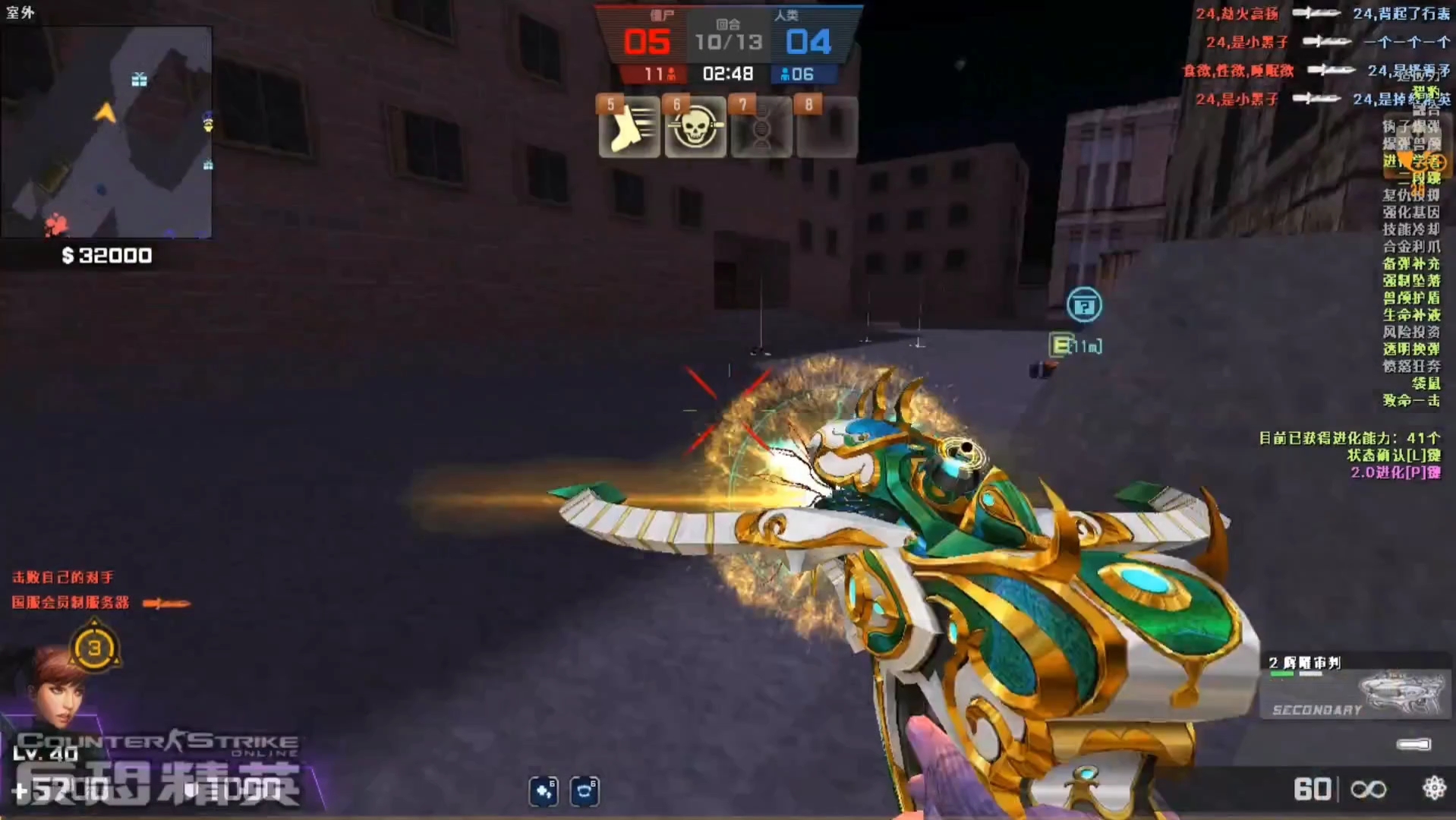Screen dimensions: 1456x820
Task: Select the DNA helix skill in slot 7
Action: coord(761,129)
